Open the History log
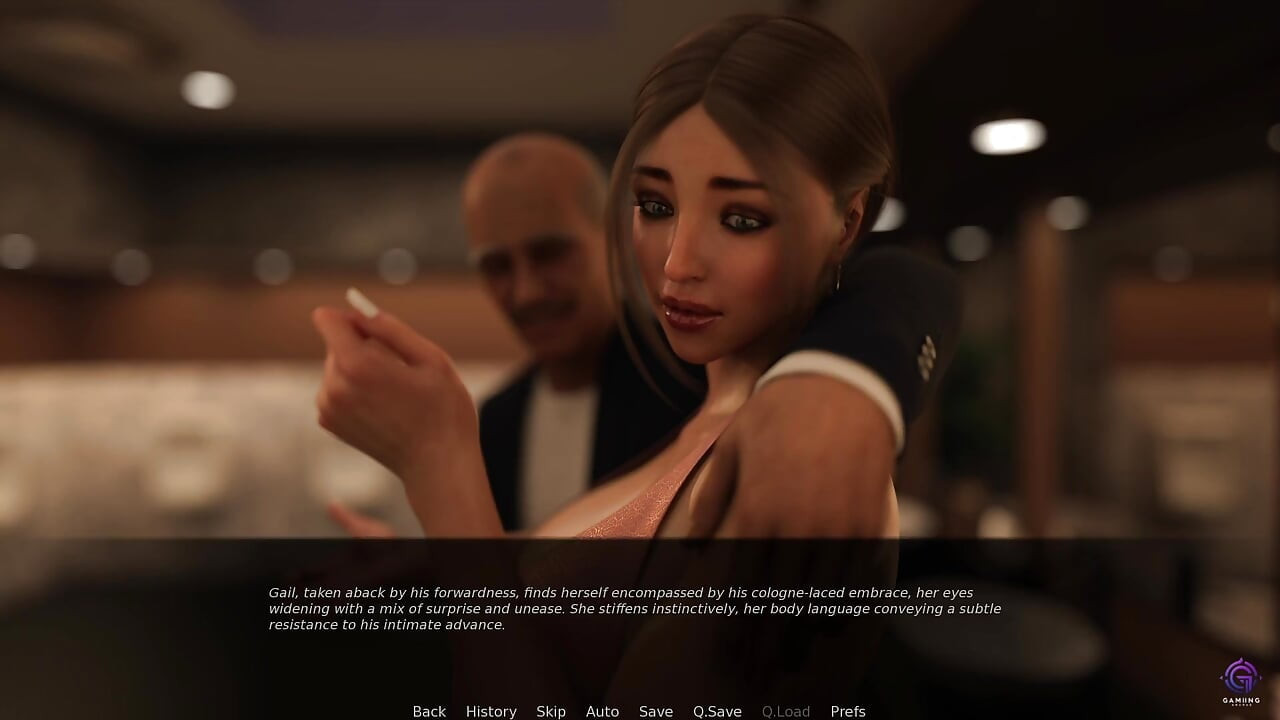Viewport: 1280px width, 720px height. click(491, 711)
